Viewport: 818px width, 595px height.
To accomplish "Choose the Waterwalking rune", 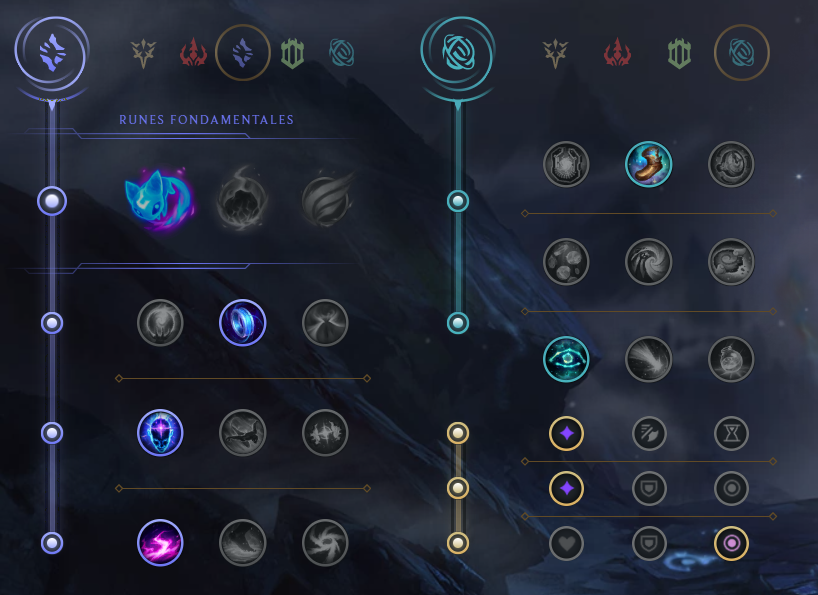I will pos(243,542).
